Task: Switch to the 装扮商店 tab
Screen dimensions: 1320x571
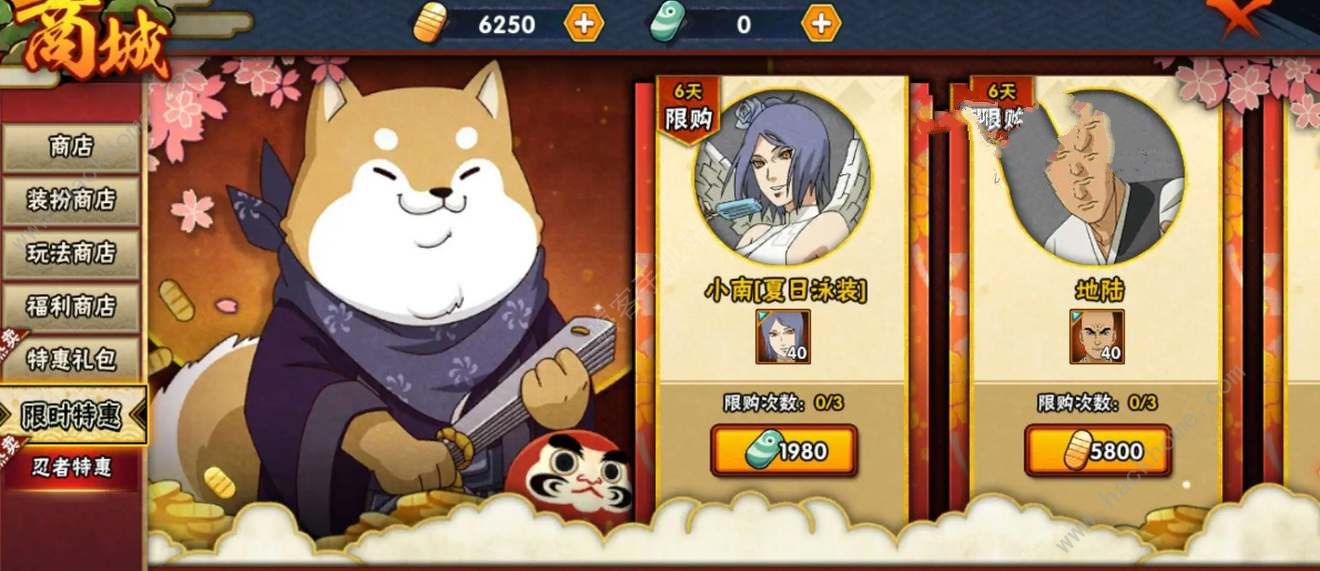Action: pyautogui.click(x=71, y=200)
